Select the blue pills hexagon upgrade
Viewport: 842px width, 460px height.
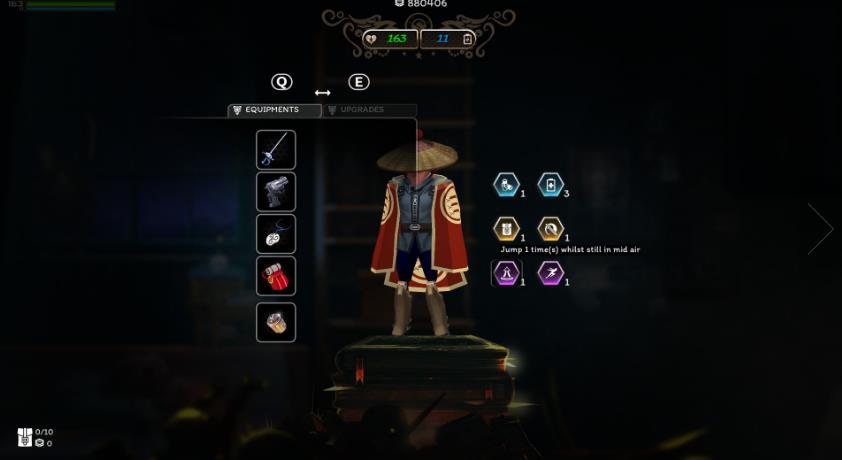pos(507,185)
